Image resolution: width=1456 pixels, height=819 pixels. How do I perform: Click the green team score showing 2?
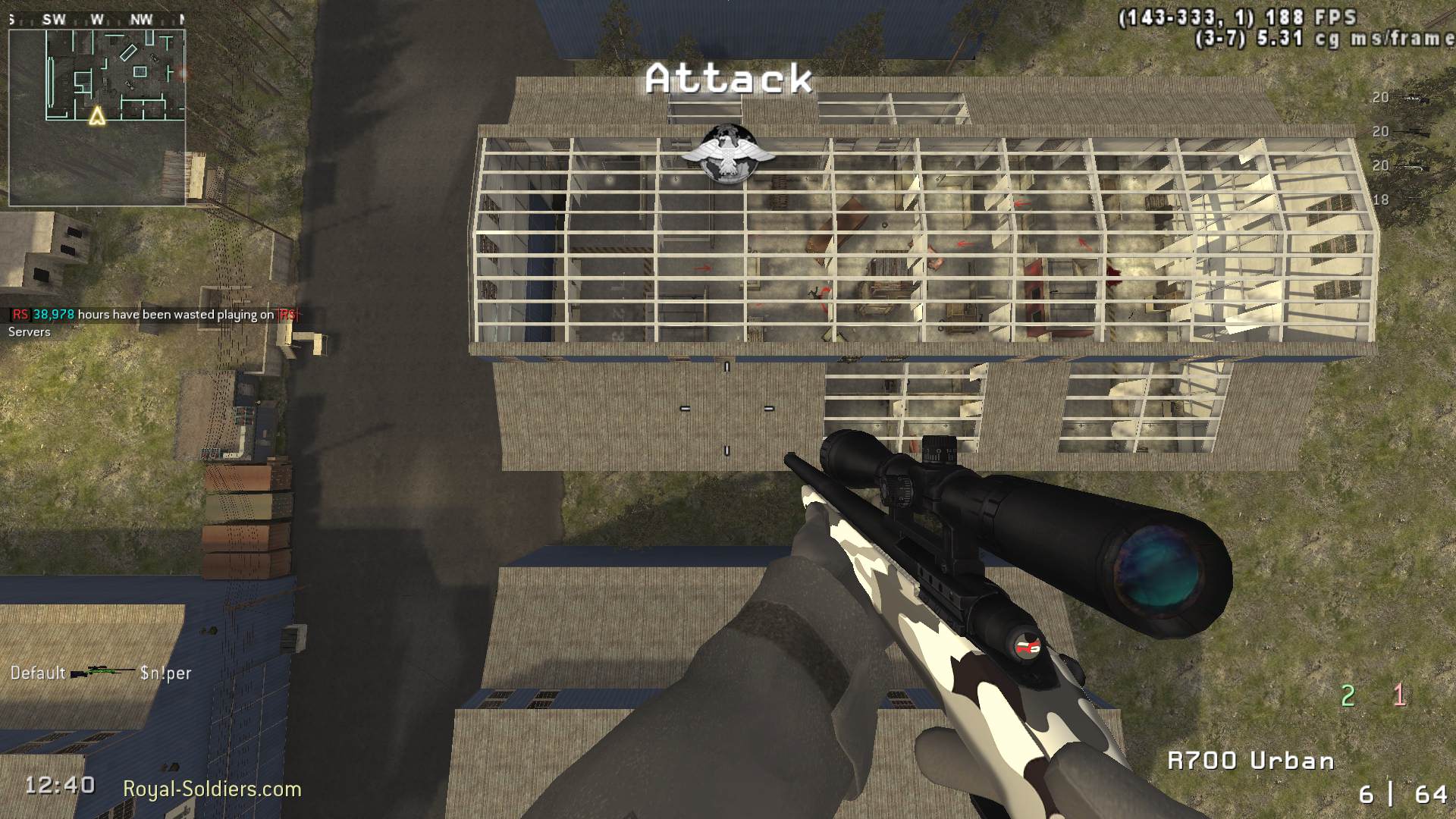click(x=1348, y=694)
